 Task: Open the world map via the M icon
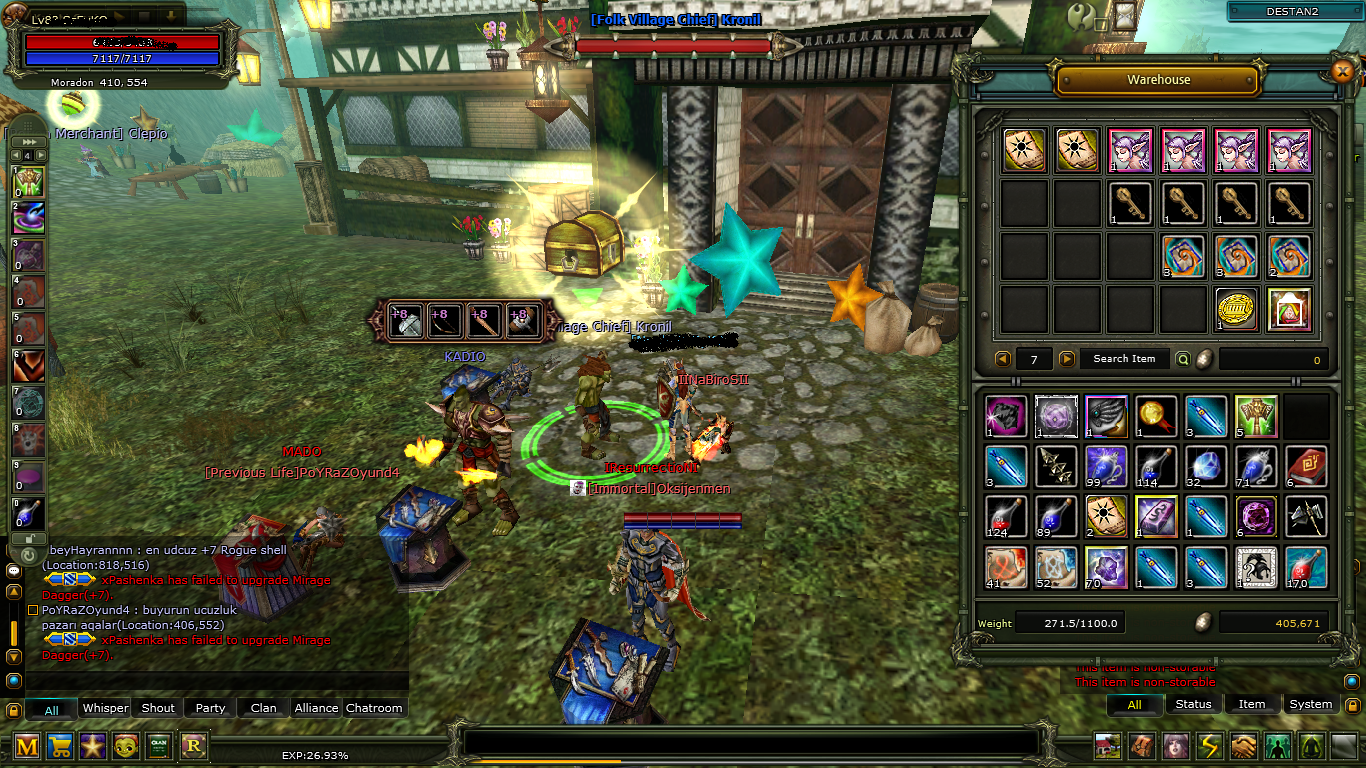click(27, 746)
